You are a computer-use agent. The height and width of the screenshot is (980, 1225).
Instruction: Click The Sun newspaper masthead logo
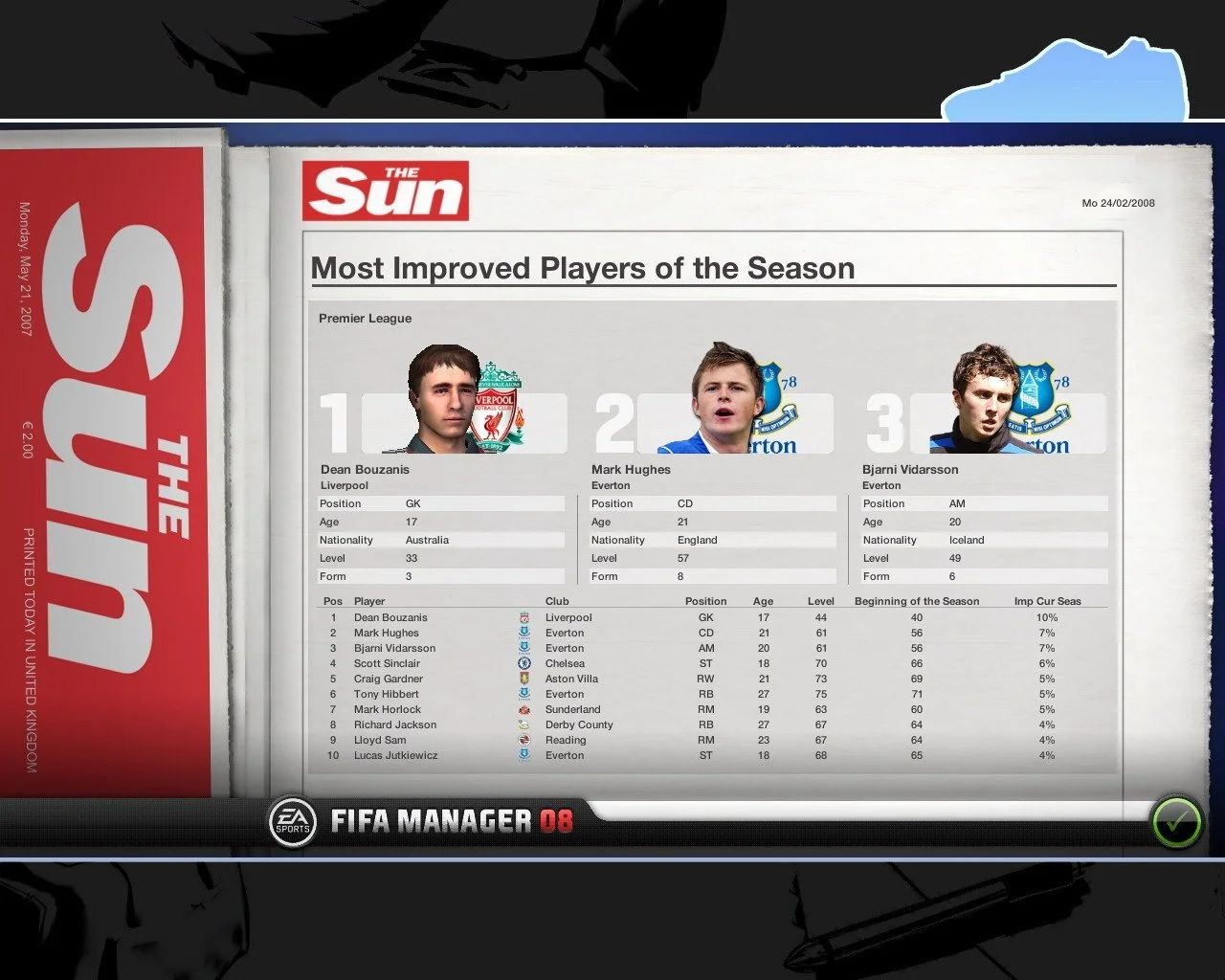386,189
